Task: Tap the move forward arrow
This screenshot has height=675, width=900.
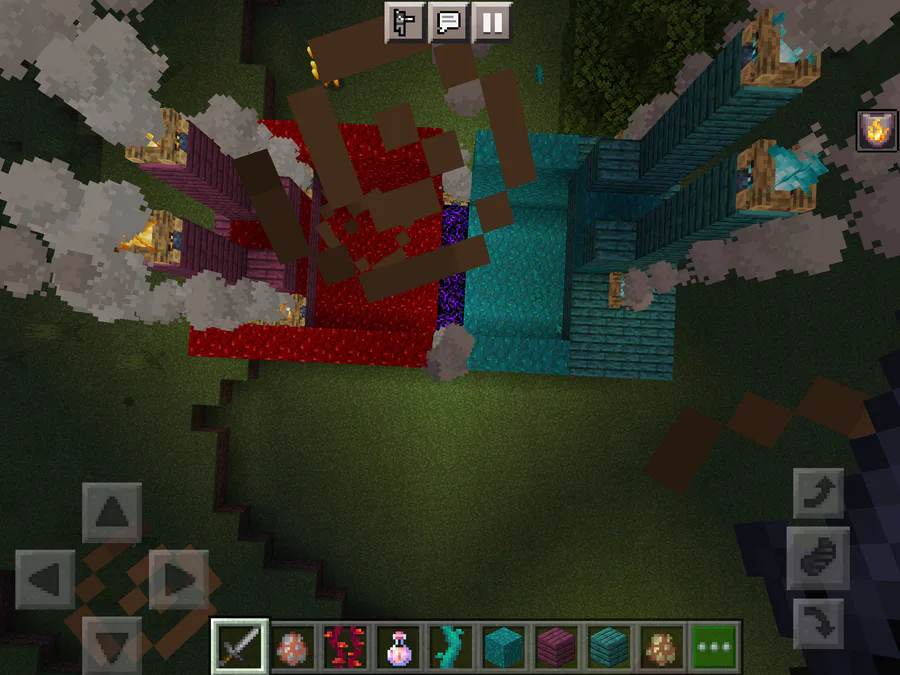Action: tap(111, 513)
